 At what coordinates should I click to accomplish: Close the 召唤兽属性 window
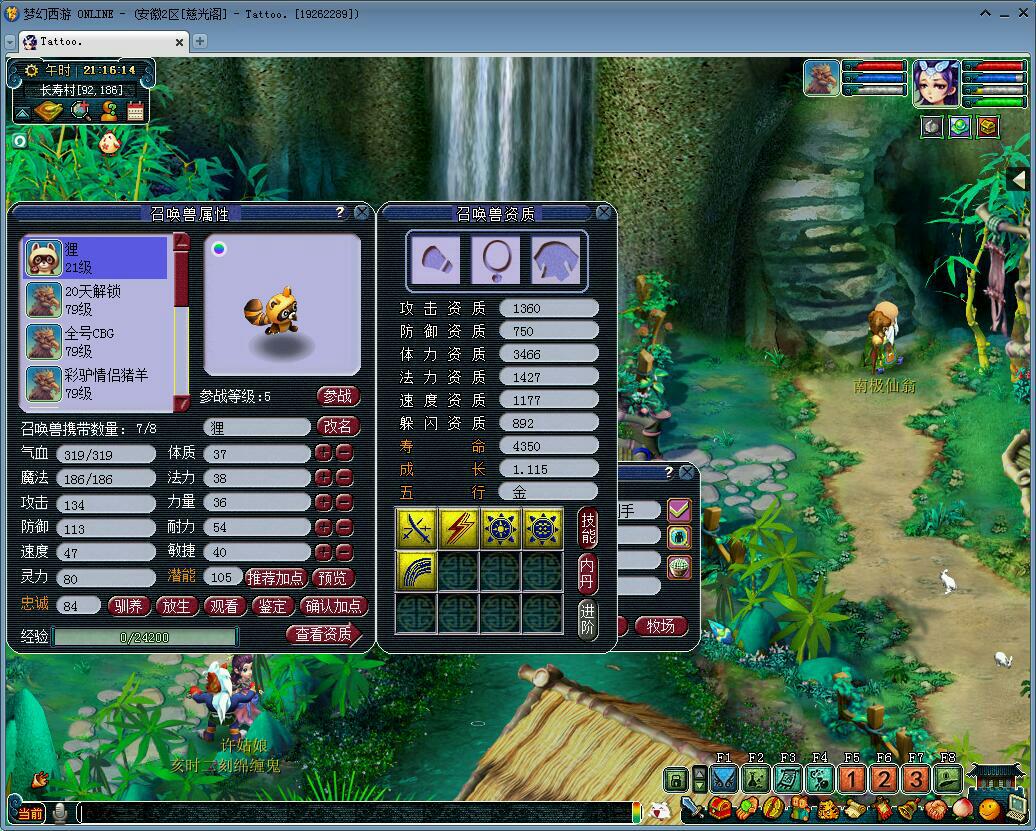(x=361, y=212)
